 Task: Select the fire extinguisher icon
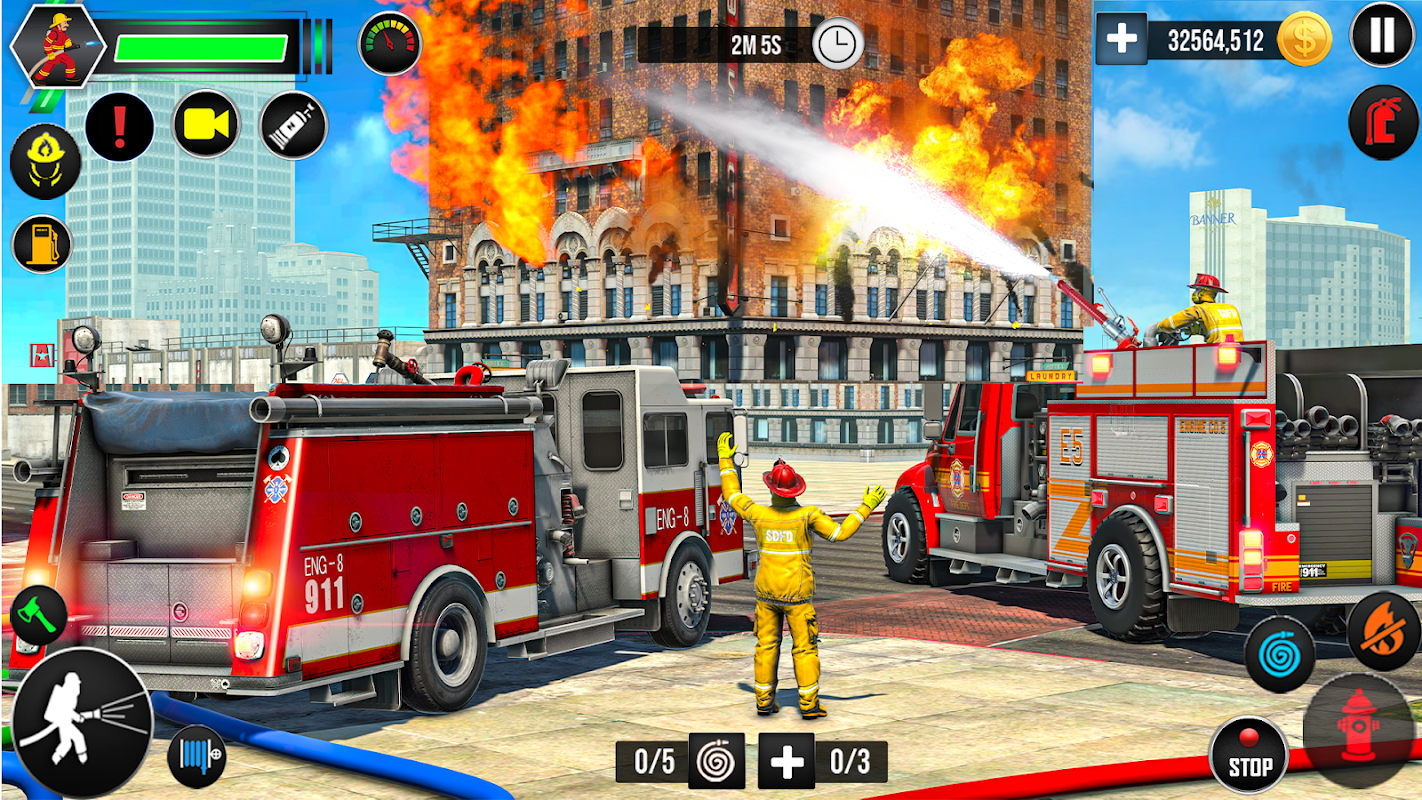click(x=1383, y=123)
